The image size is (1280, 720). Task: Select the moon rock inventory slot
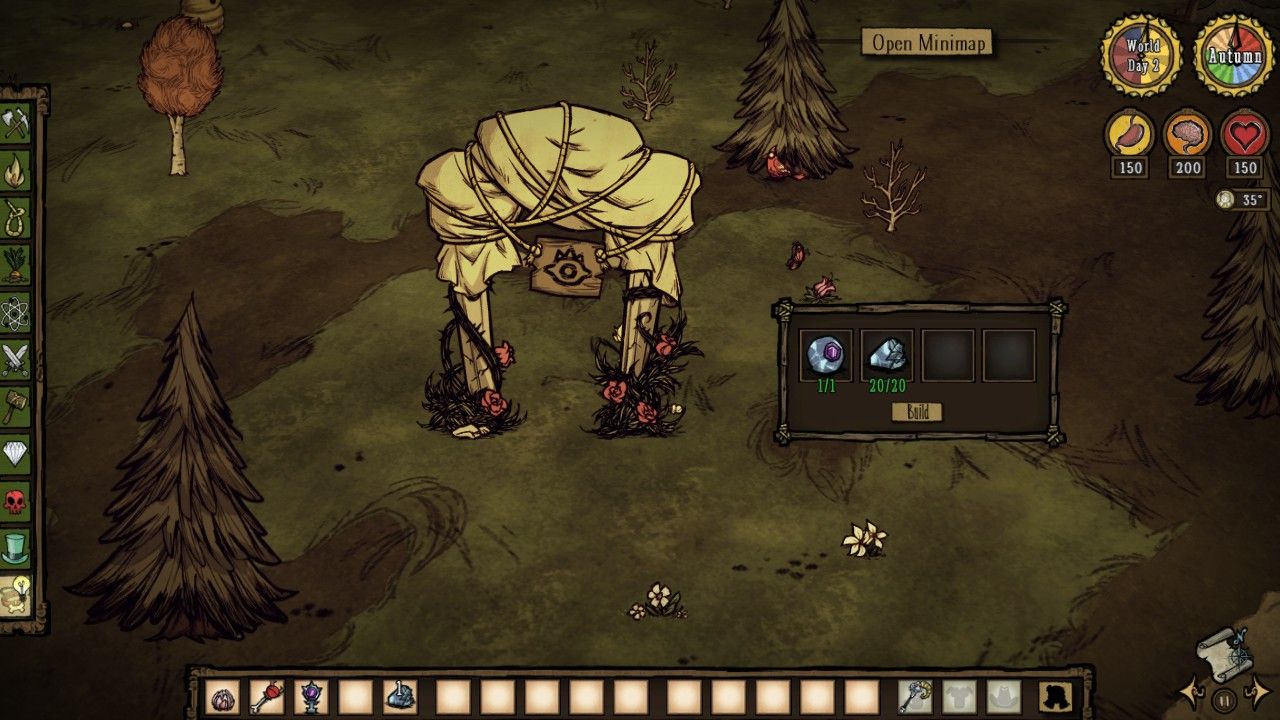click(399, 696)
